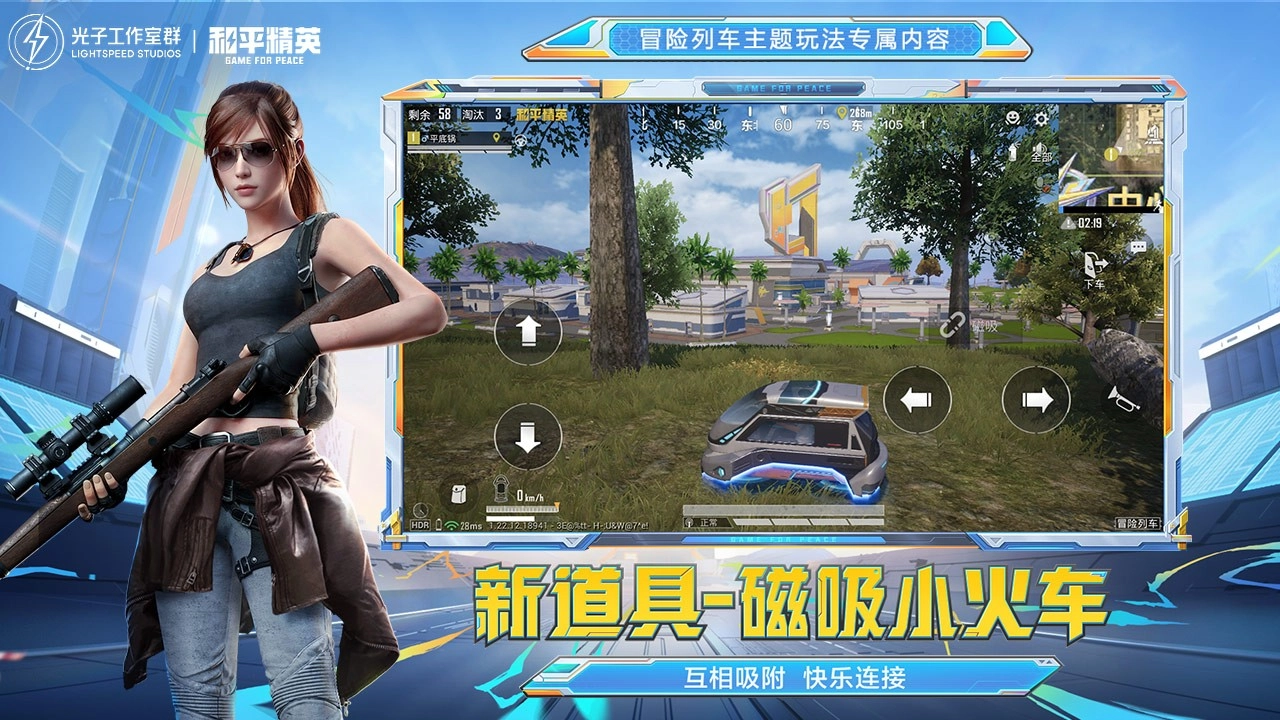1280x720 pixels.
Task: Tap the green network signal icon showing 28ms
Action: click(x=450, y=525)
